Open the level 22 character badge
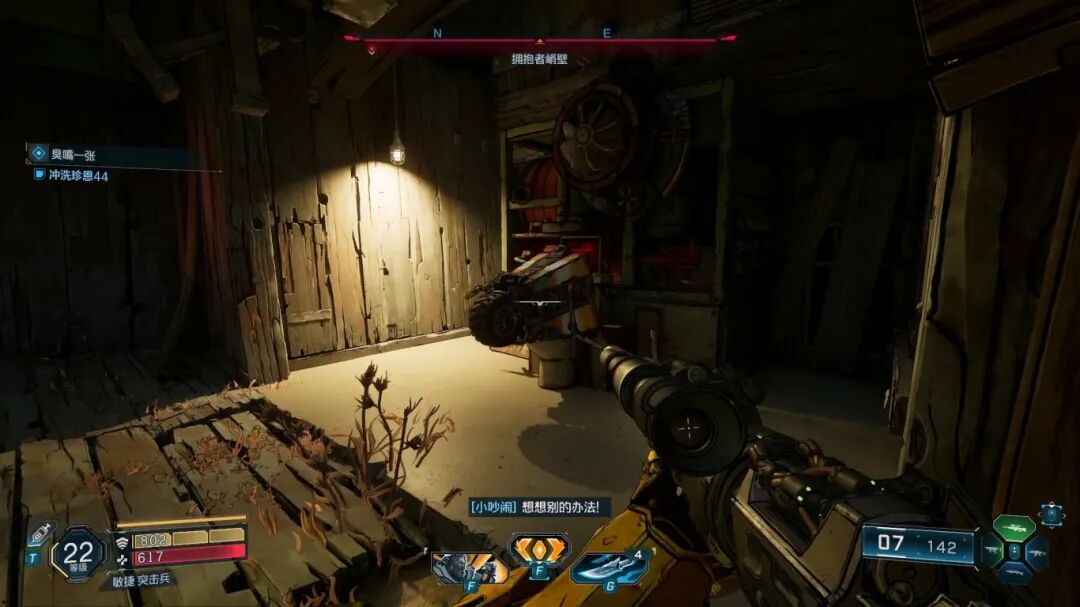Viewport: 1080px width, 607px height. [78, 551]
